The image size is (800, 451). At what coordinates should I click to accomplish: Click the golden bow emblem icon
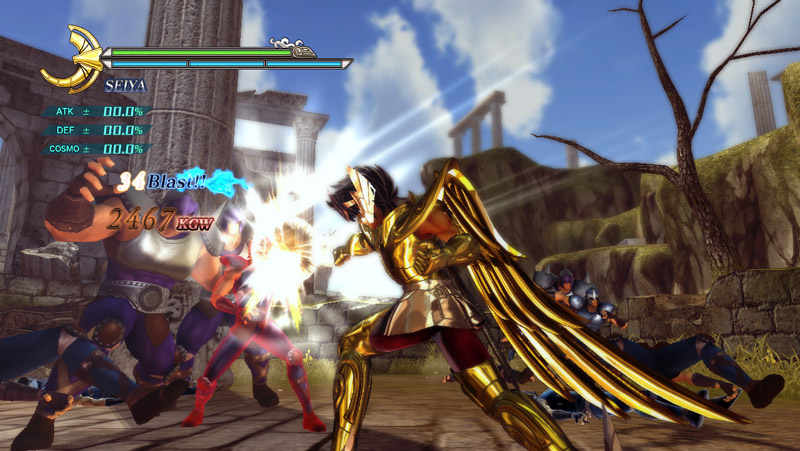point(72,60)
